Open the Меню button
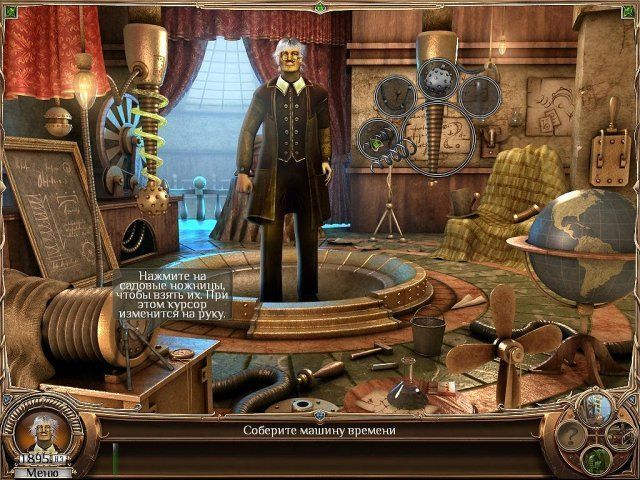This screenshot has height=480, width=640. click(42, 472)
